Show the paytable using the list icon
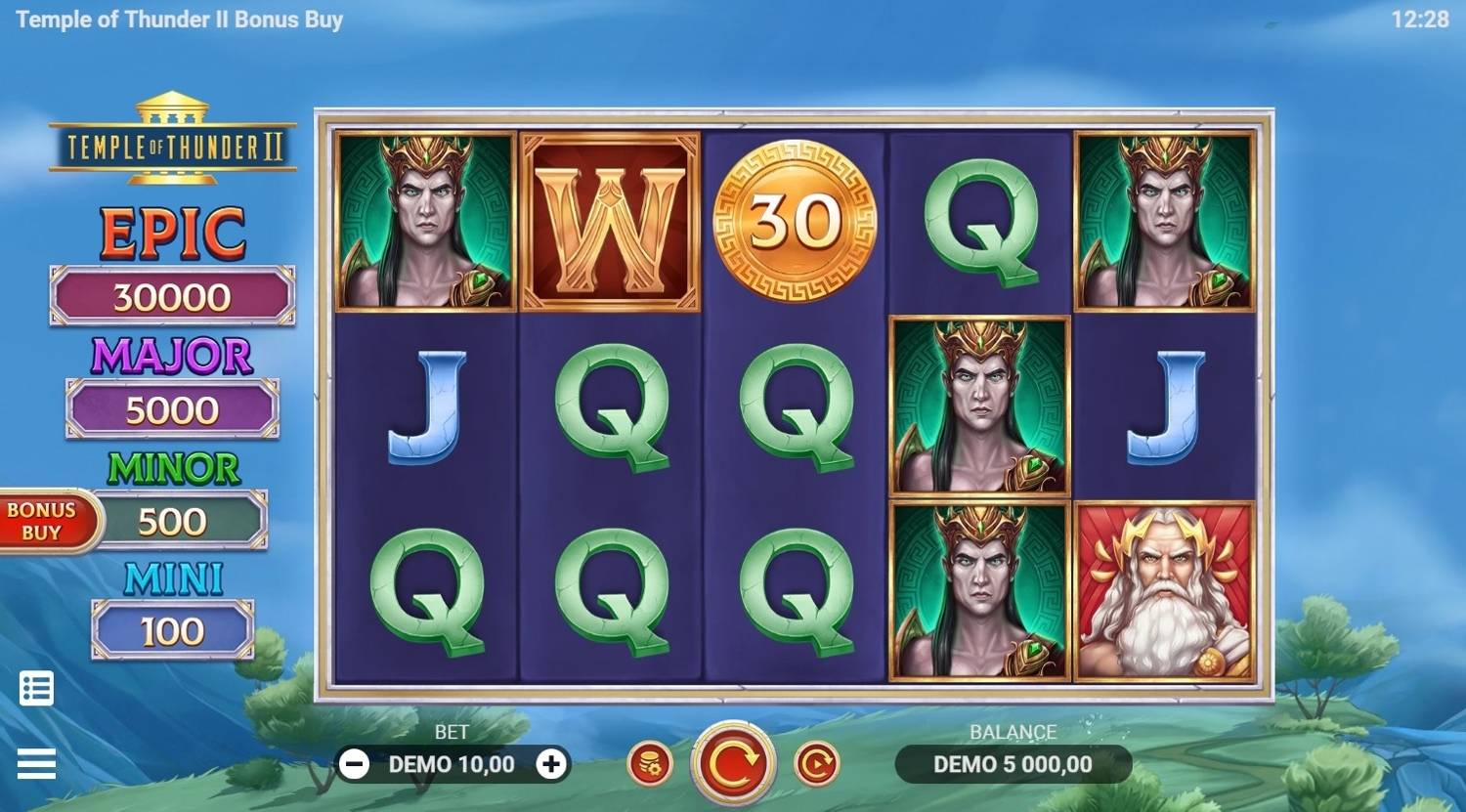Image resolution: width=1466 pixels, height=812 pixels. pyautogui.click(x=37, y=689)
